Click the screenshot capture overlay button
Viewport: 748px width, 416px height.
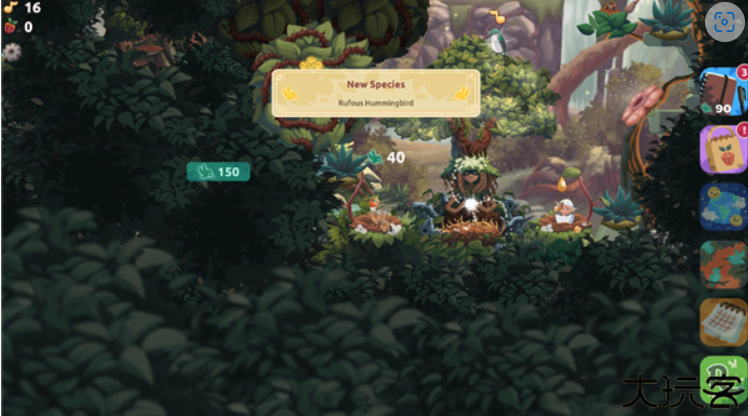point(722,21)
